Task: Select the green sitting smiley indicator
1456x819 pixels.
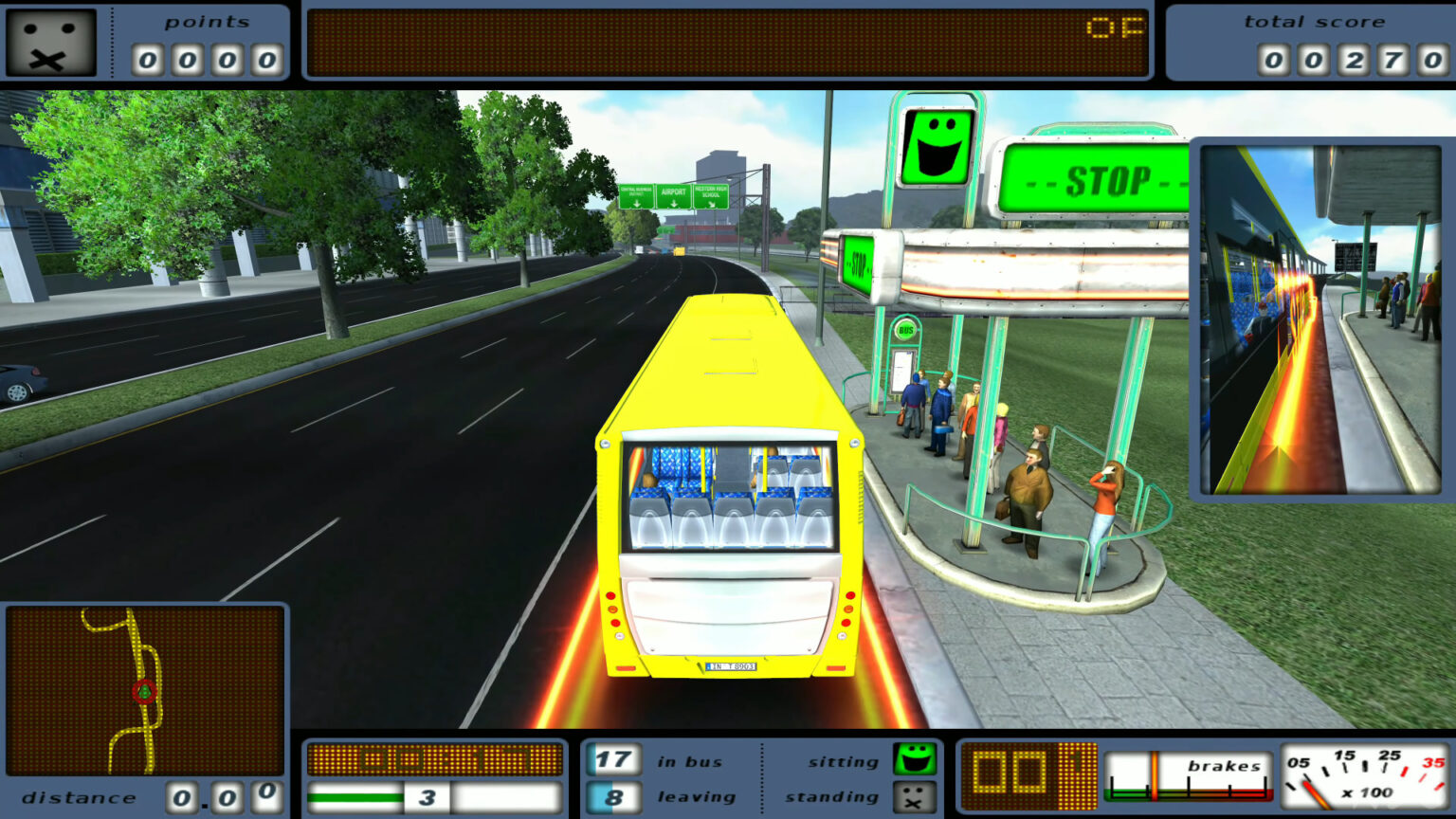Action: (x=916, y=759)
